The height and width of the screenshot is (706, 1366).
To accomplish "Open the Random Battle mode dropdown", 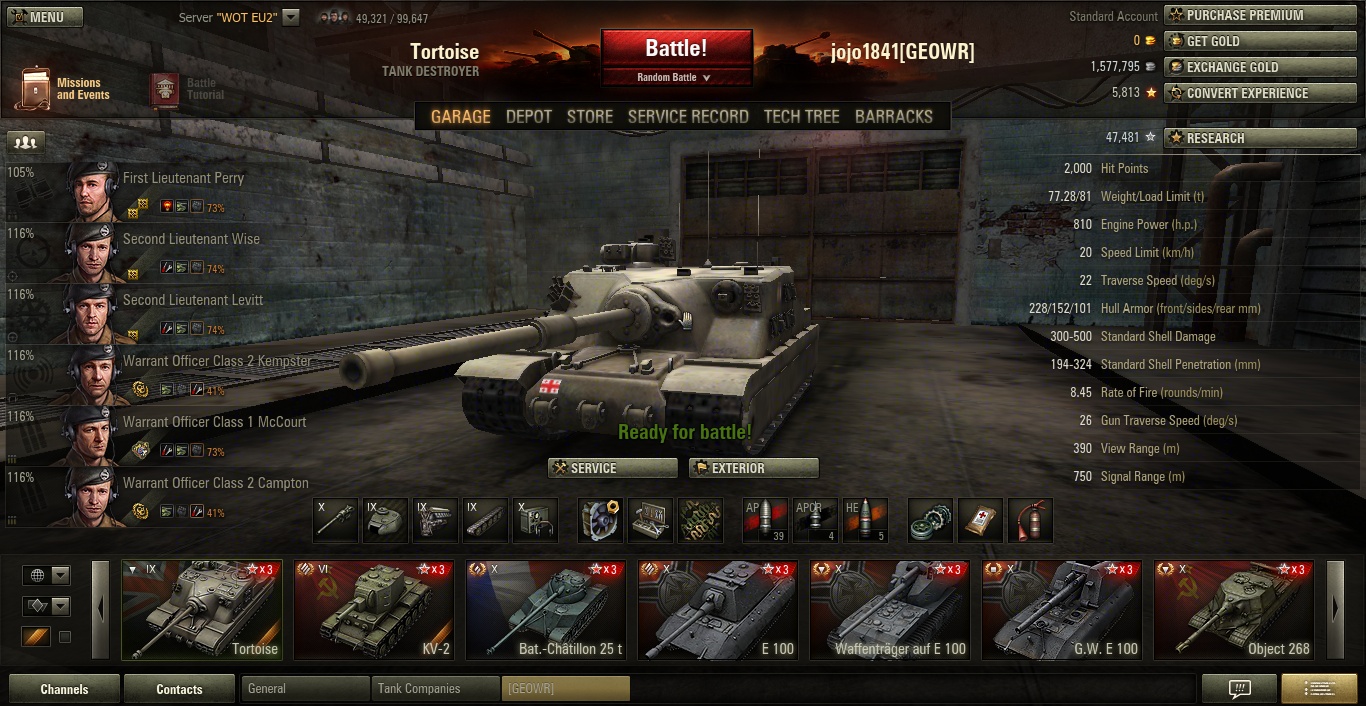I will pyautogui.click(x=675, y=77).
